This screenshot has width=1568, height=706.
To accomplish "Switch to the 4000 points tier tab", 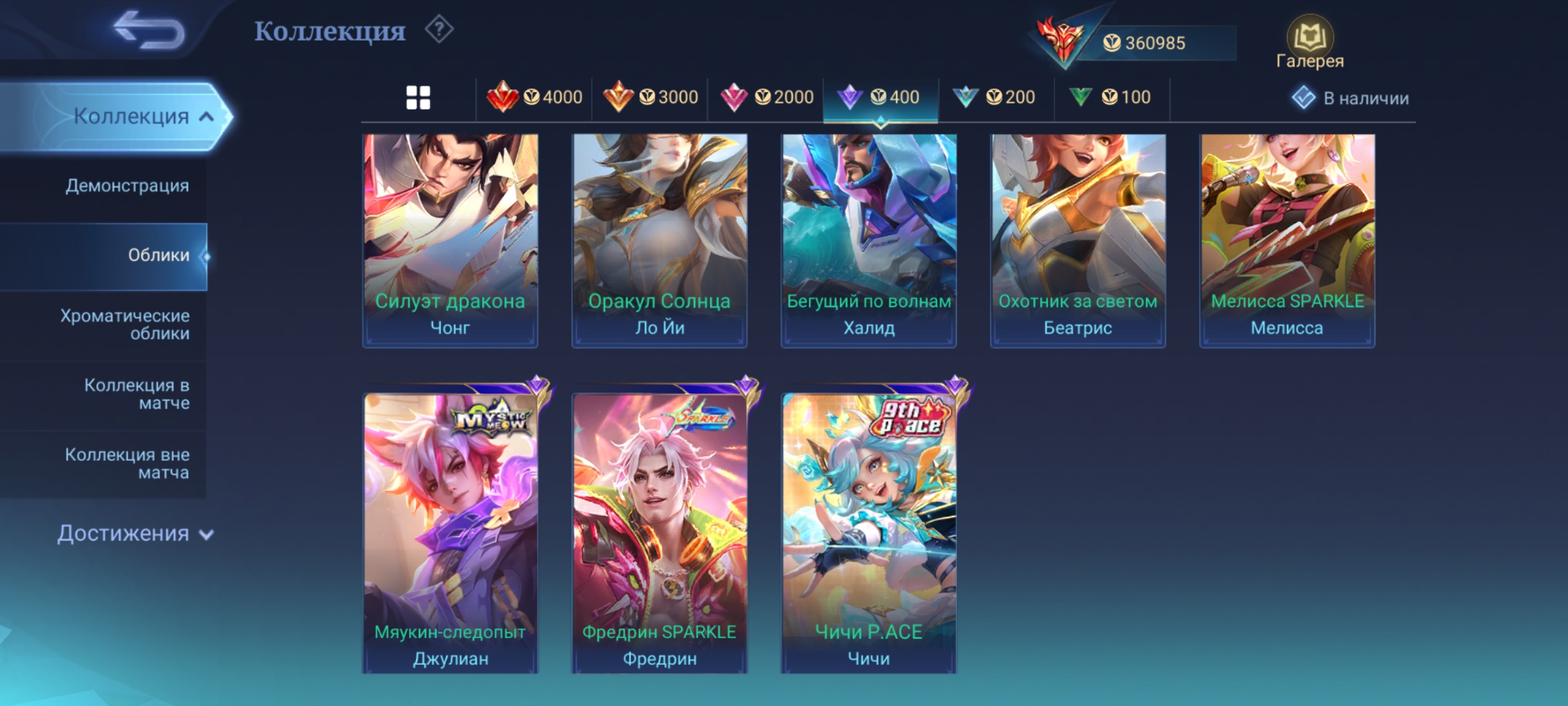I will [x=534, y=98].
